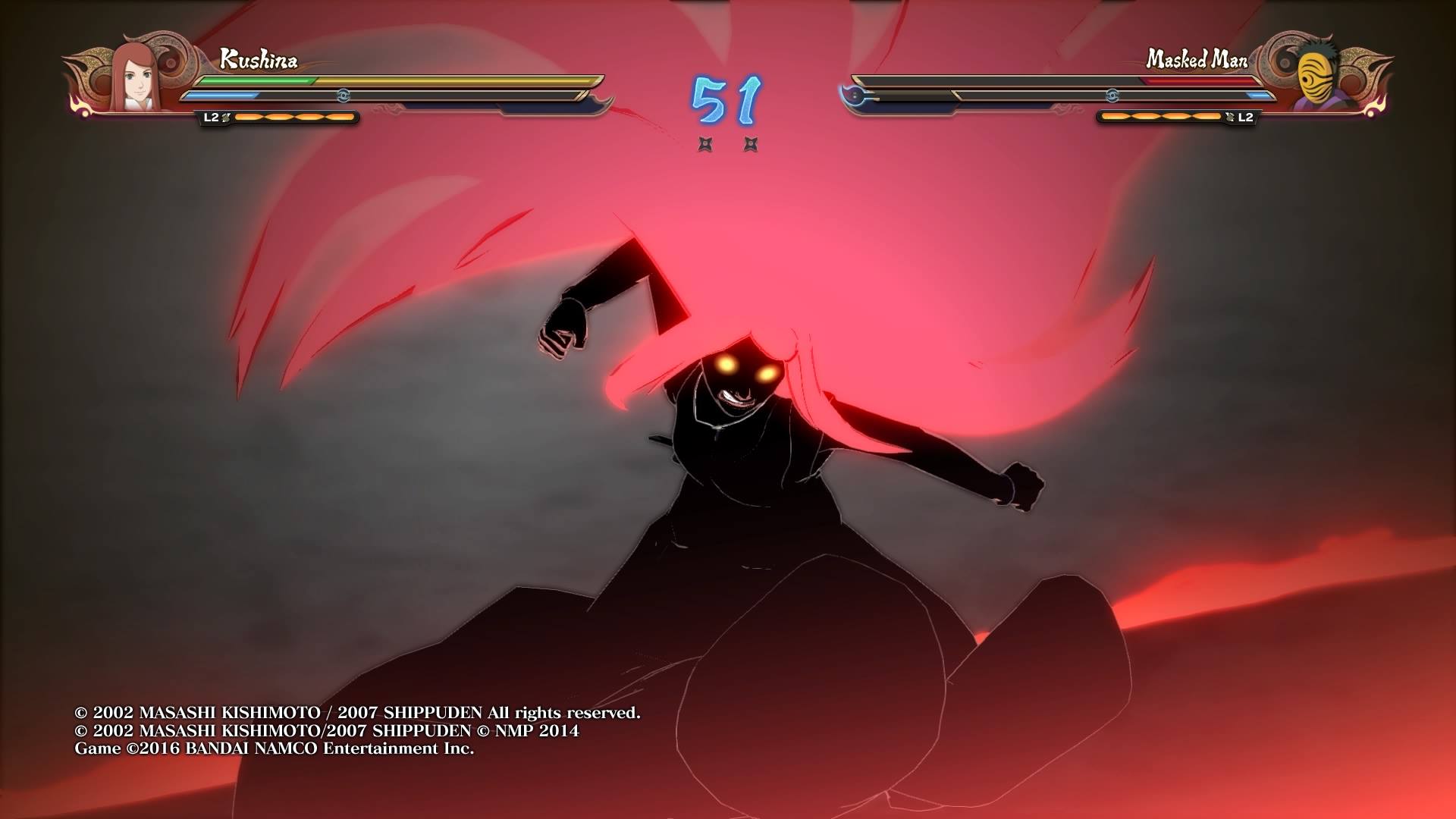Click the battle timer showing 51

[724, 99]
